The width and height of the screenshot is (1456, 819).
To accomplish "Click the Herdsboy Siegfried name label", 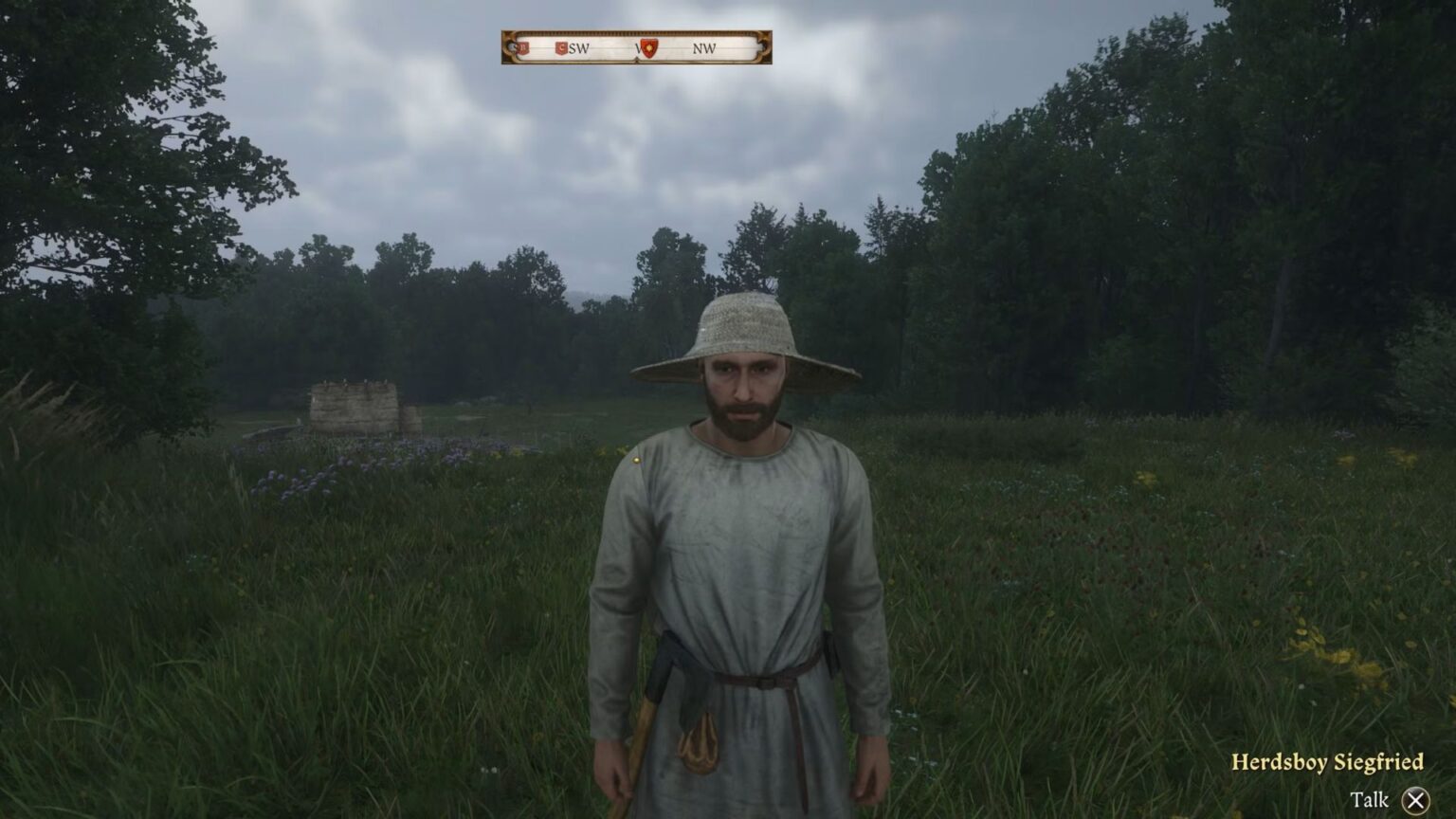I will tap(1327, 759).
